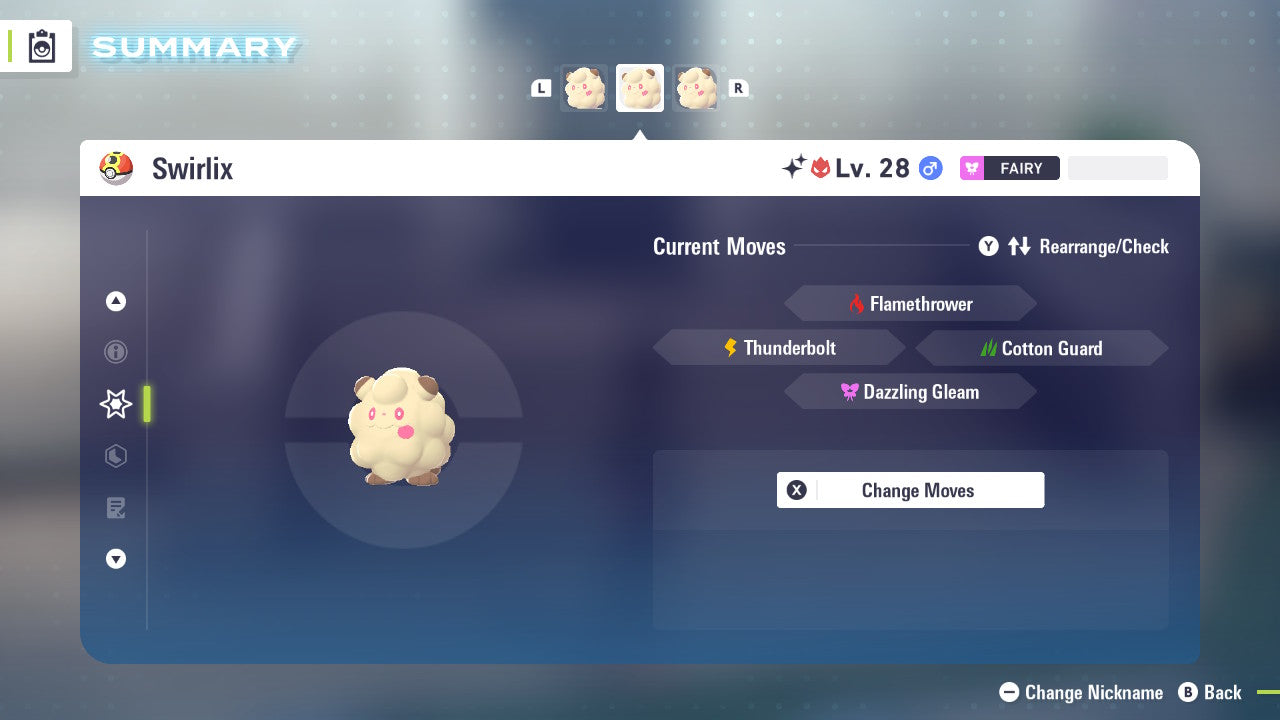
Task: Select the star-shaped moves page icon in sidebar
Action: click(x=115, y=404)
